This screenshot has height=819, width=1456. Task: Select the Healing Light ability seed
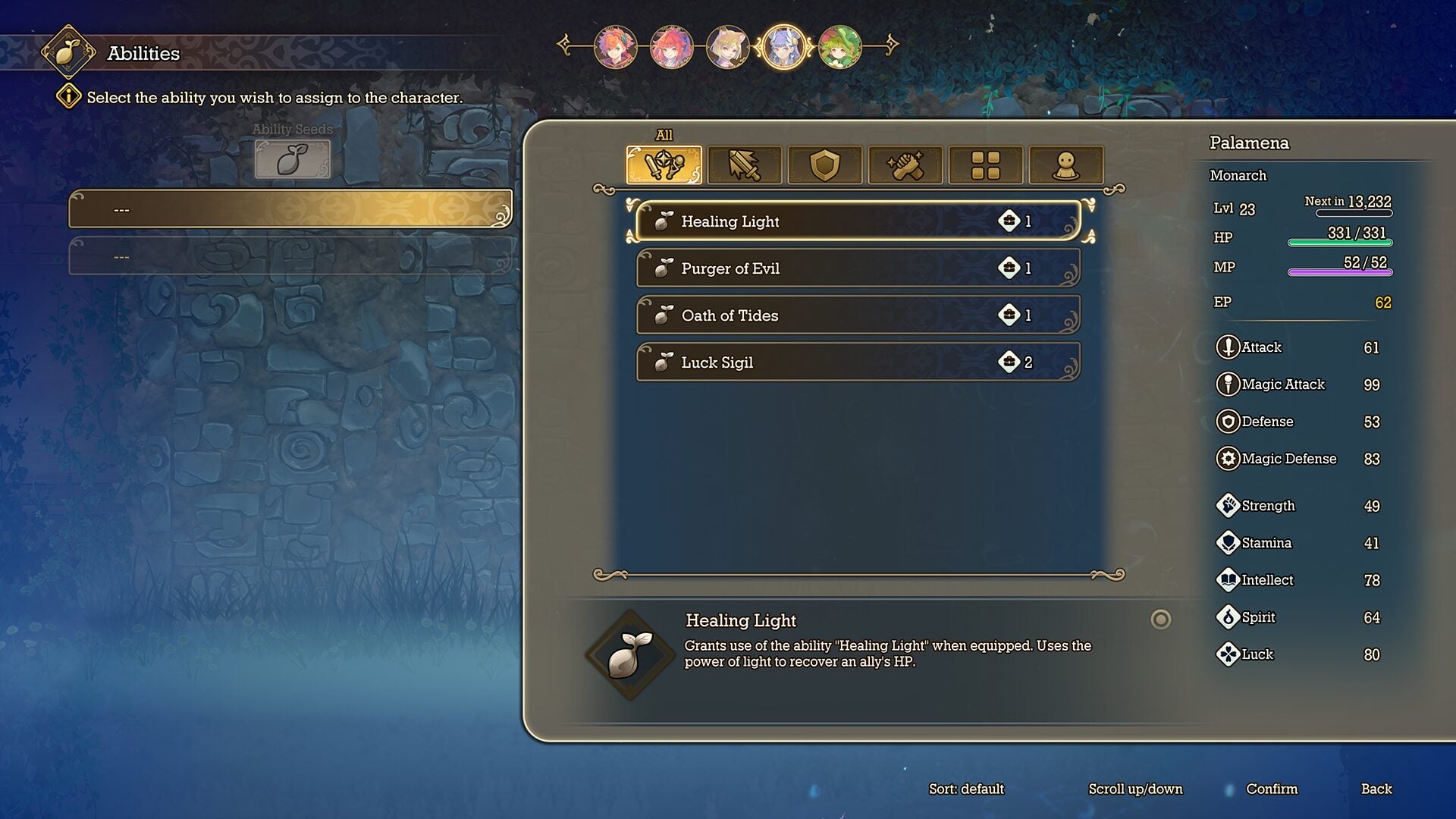tap(857, 221)
